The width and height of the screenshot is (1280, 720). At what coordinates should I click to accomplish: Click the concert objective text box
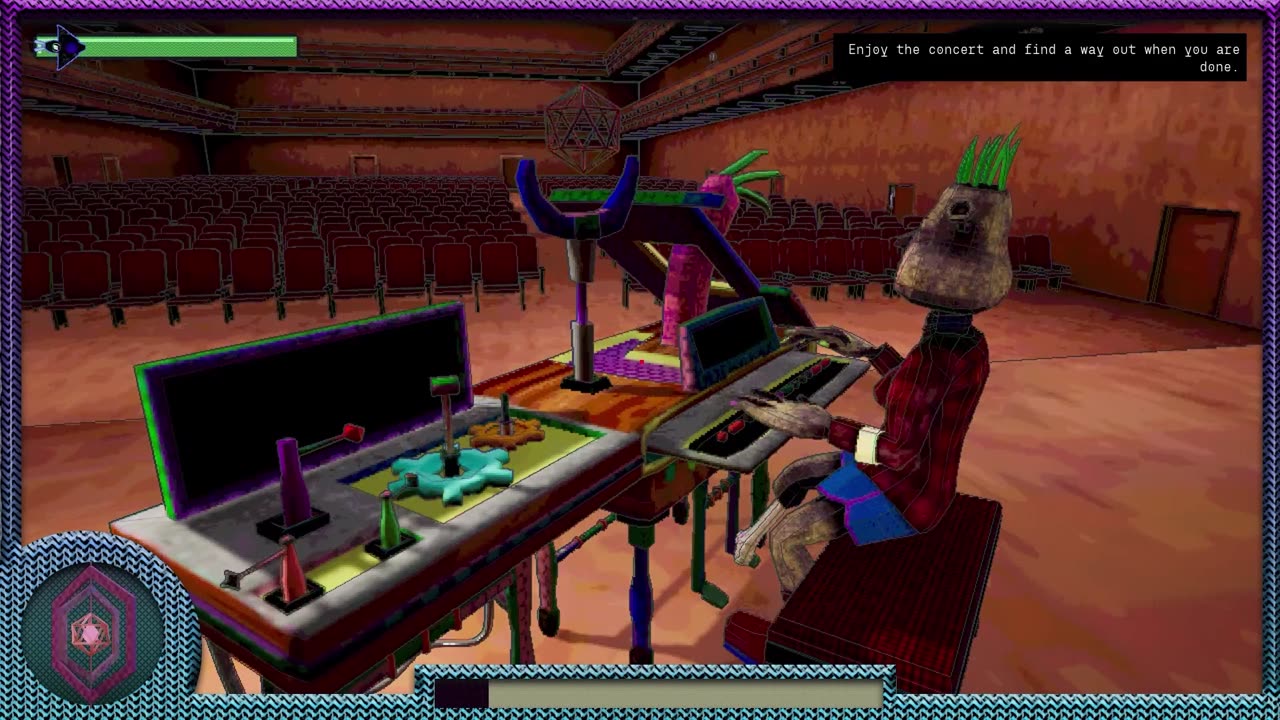click(1042, 58)
